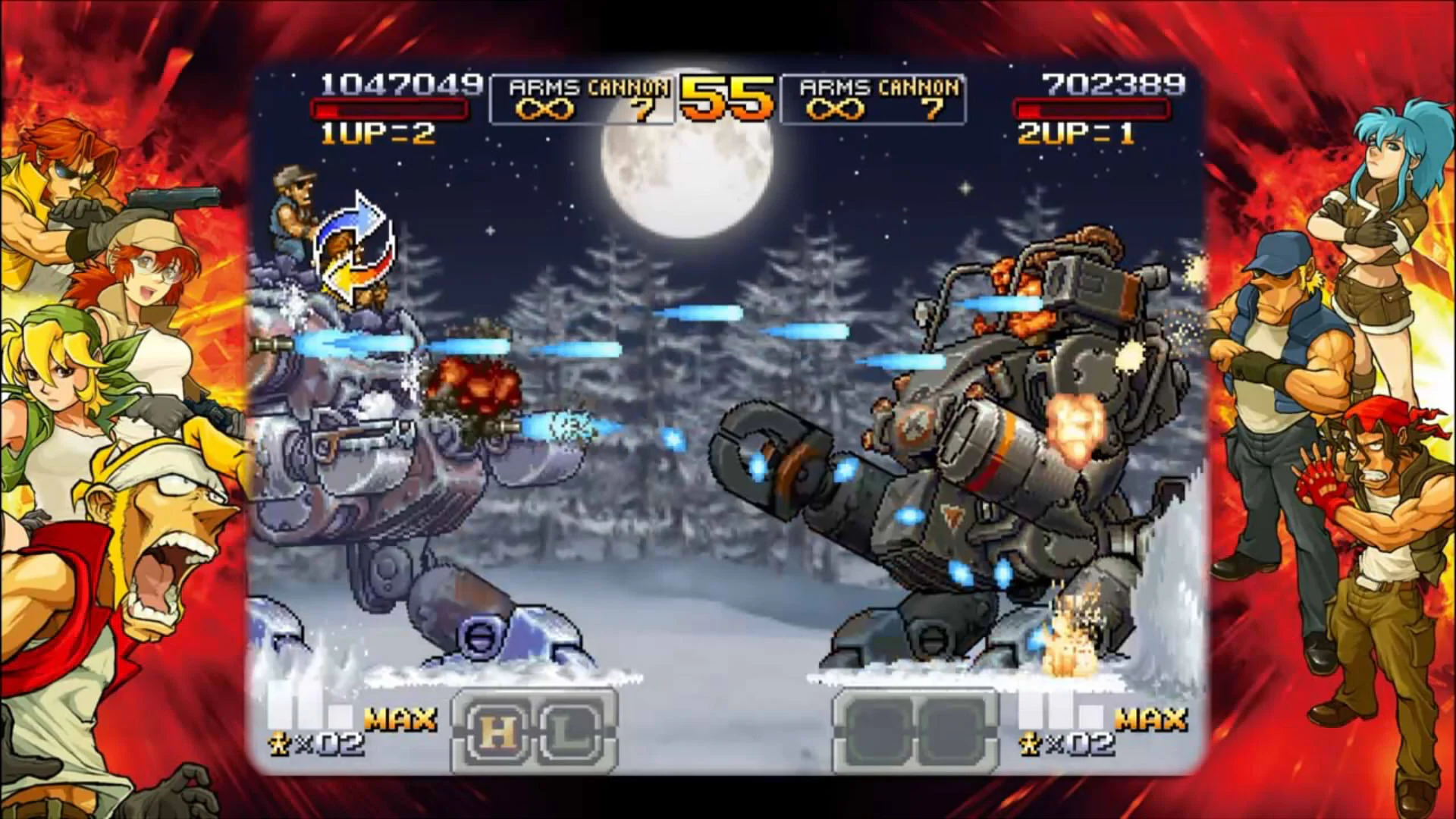The height and width of the screenshot is (819, 1456).
Task: Click the blue and orange swap arrows icon
Action: (x=353, y=246)
